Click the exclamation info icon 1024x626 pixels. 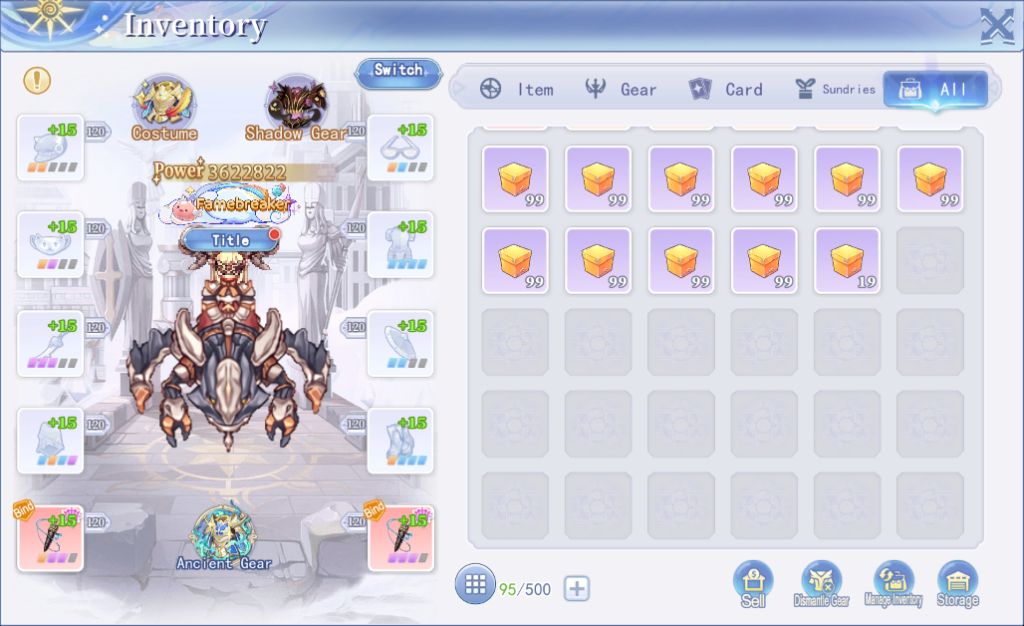tap(37, 81)
